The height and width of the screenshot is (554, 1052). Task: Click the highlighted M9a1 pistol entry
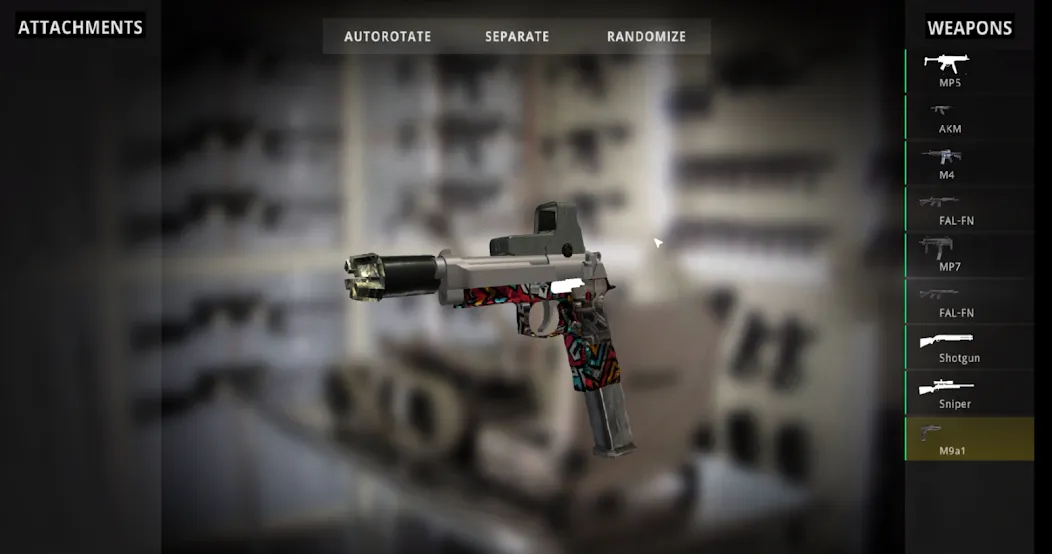(969, 439)
